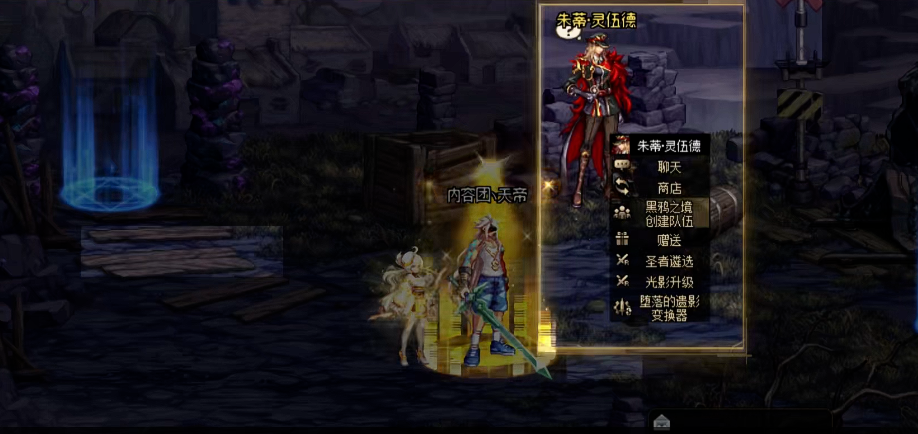This screenshot has height=434, width=918.
Task: Choose 聊天 (chat) in the NPC menu
Action: pyautogui.click(x=669, y=167)
